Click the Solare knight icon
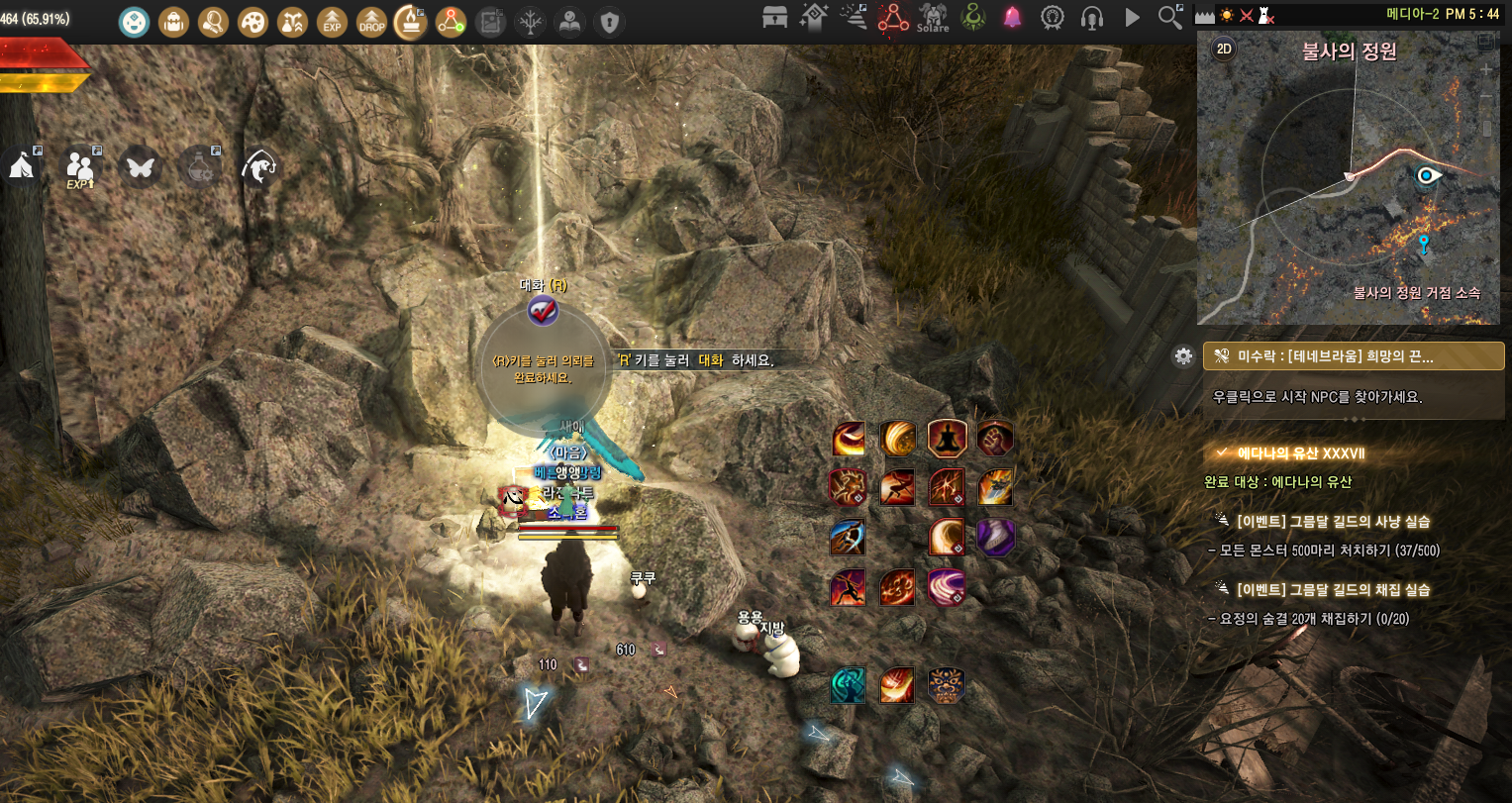Viewport: 1512px width, 803px height. [933, 17]
